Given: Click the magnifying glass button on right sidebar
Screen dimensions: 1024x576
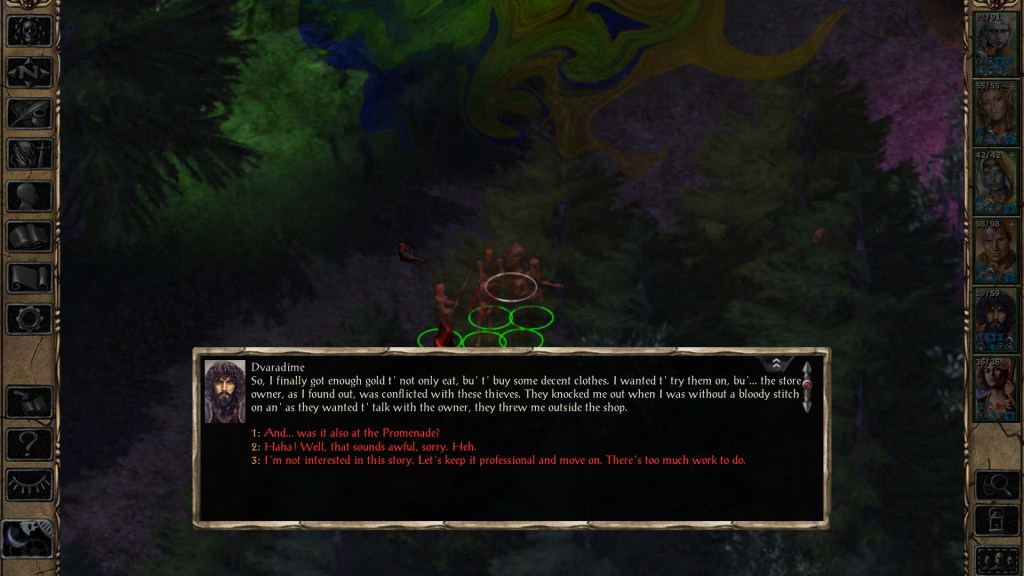Looking at the screenshot, I should pos(996,485).
